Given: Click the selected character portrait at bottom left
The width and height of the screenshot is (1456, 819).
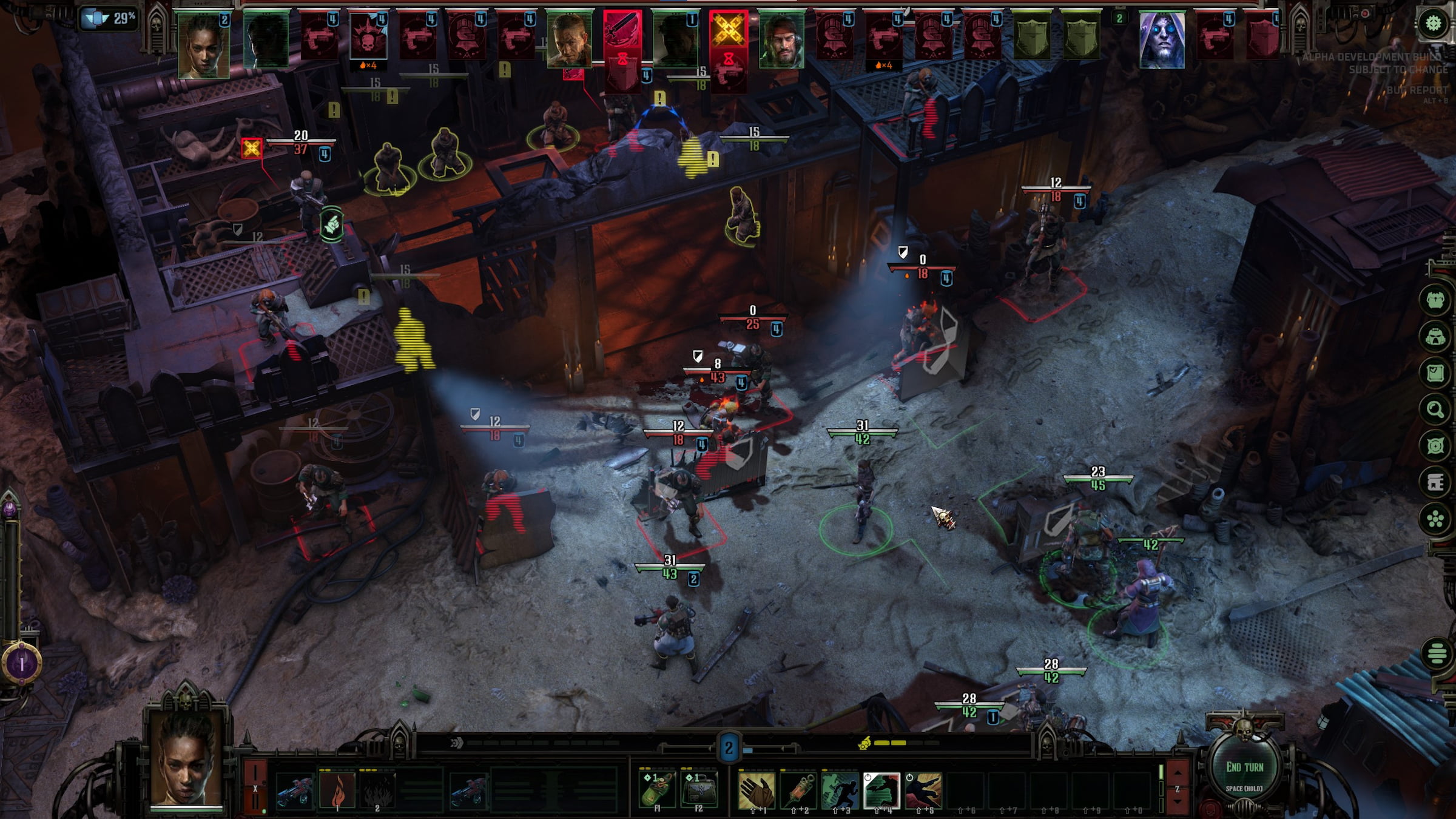Looking at the screenshot, I should pyautogui.click(x=186, y=759).
